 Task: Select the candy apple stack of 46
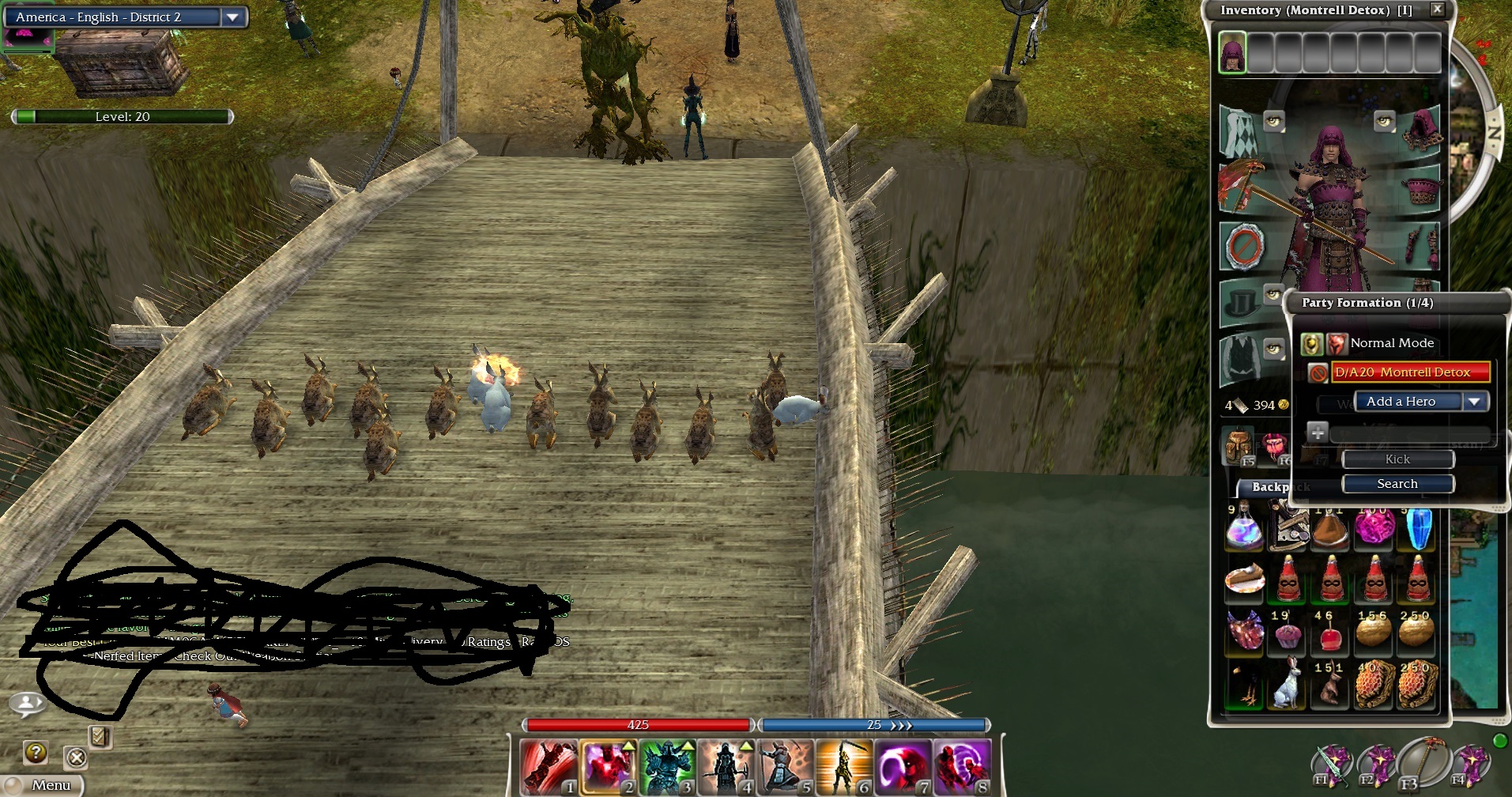(1329, 633)
